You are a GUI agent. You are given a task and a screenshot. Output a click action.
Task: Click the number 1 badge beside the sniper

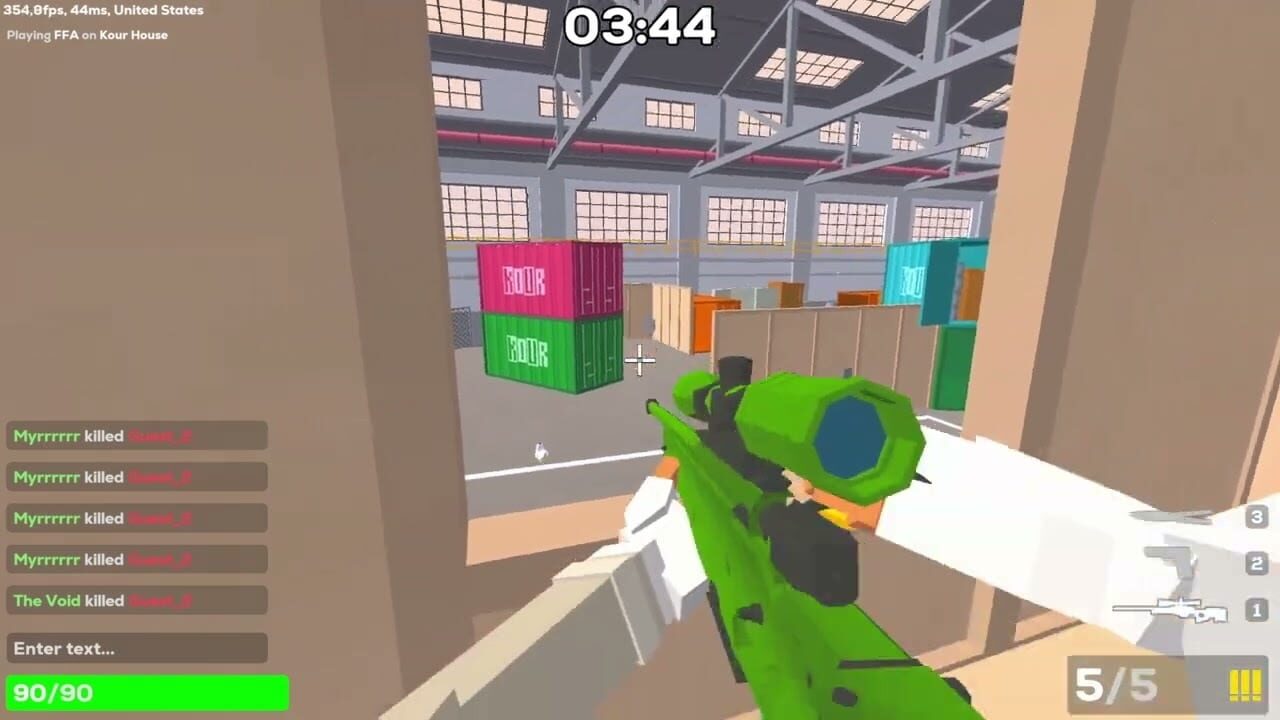pyautogui.click(x=1256, y=610)
